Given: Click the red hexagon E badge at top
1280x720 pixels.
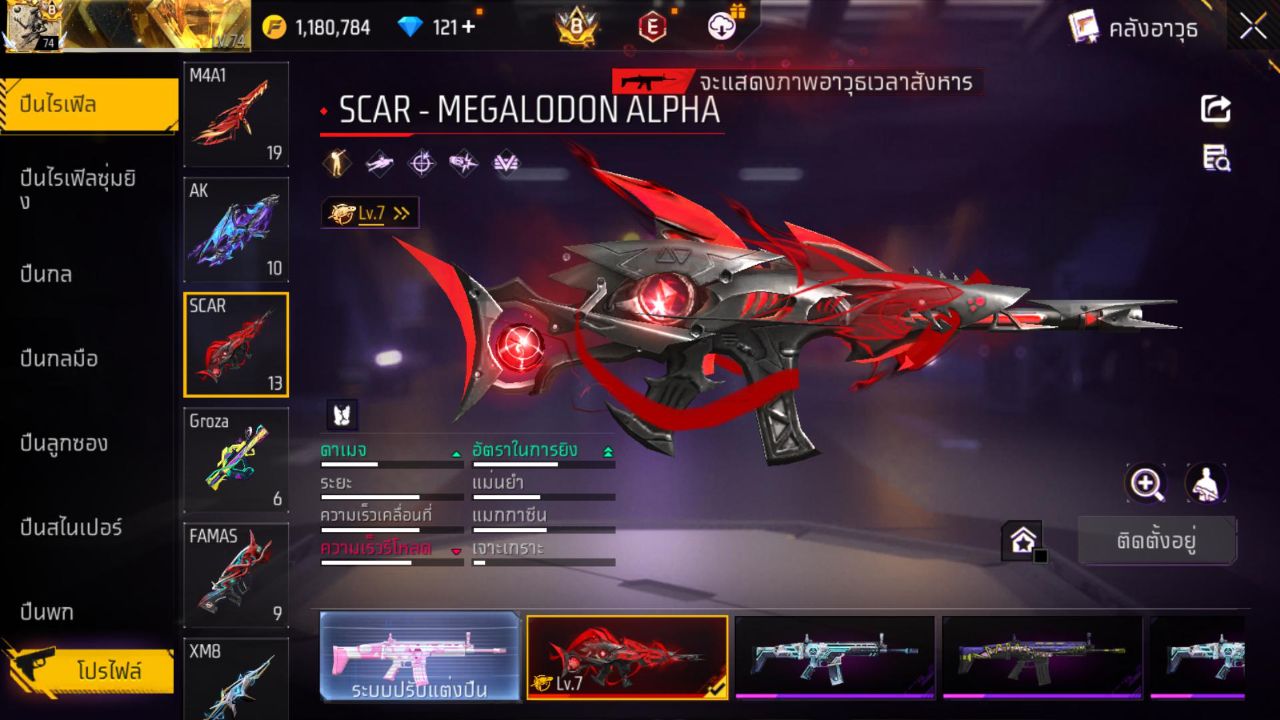Looking at the screenshot, I should coord(651,27).
